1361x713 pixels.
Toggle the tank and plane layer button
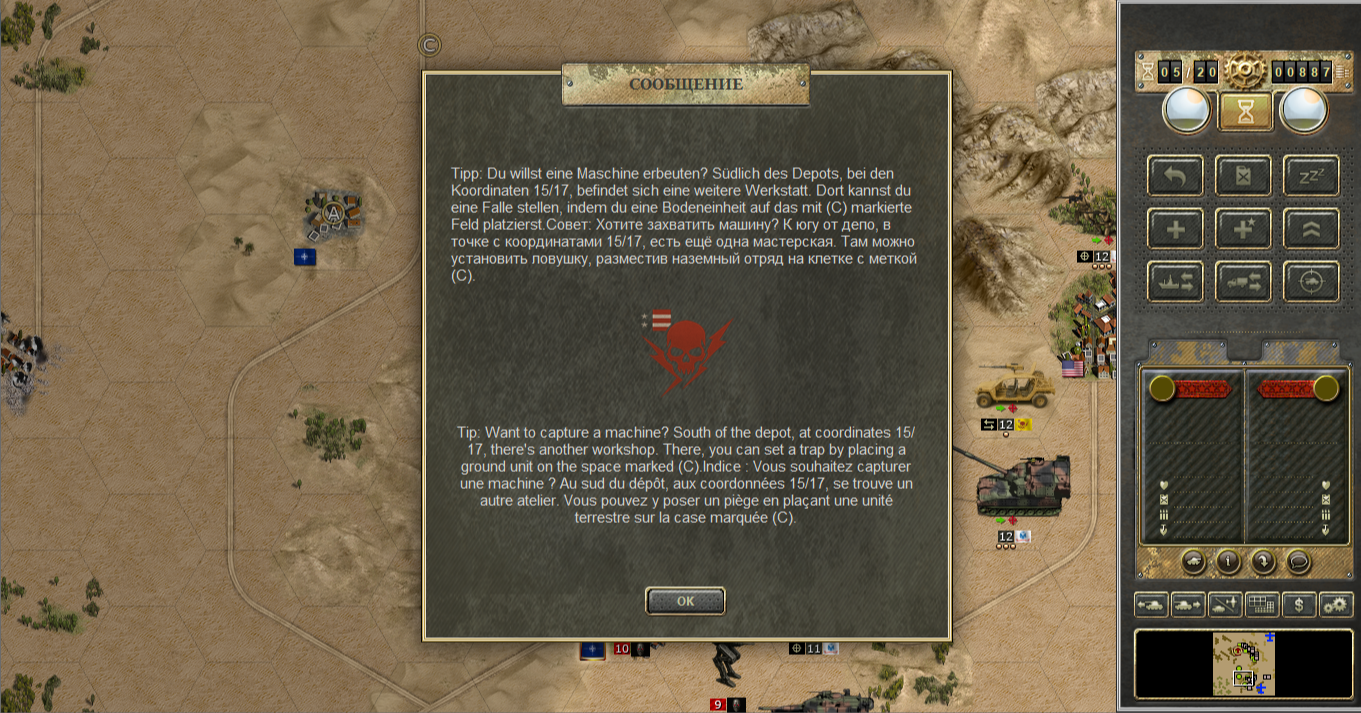click(1225, 604)
